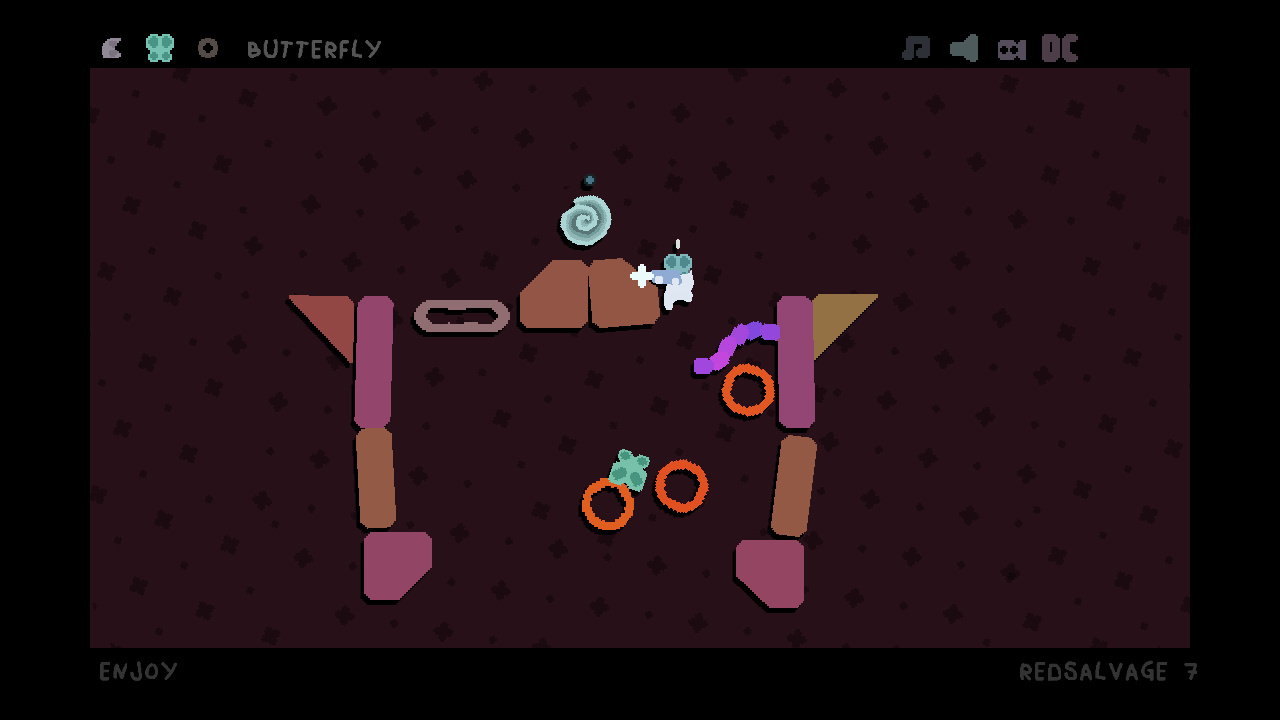Toggle sound with the speaker icon

point(964,47)
